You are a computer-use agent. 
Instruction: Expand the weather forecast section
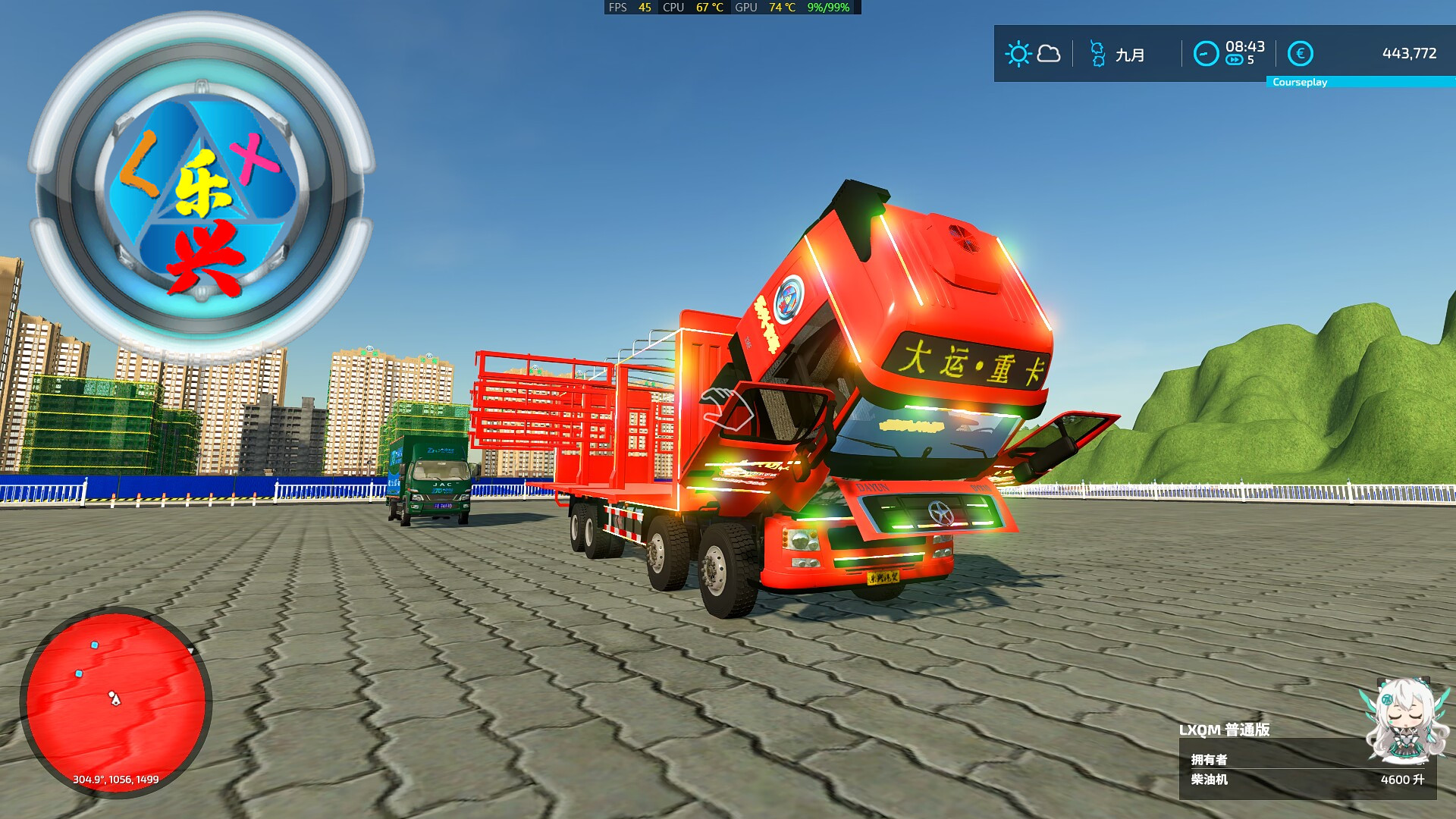pyautogui.click(x=1033, y=53)
